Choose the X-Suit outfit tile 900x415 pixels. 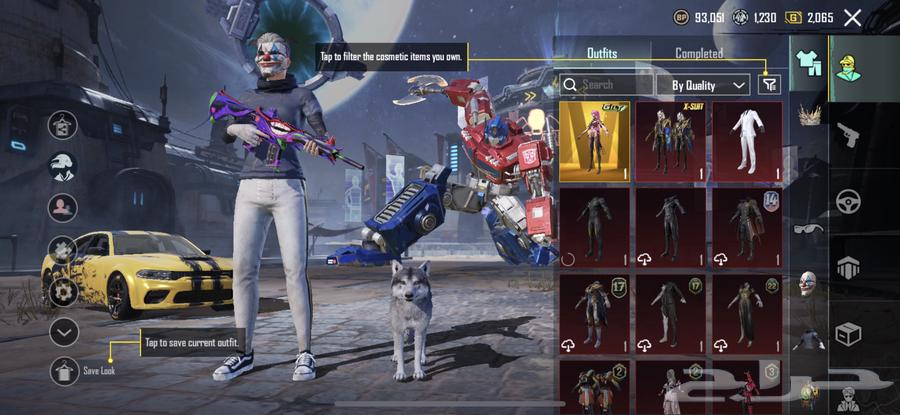coord(670,141)
